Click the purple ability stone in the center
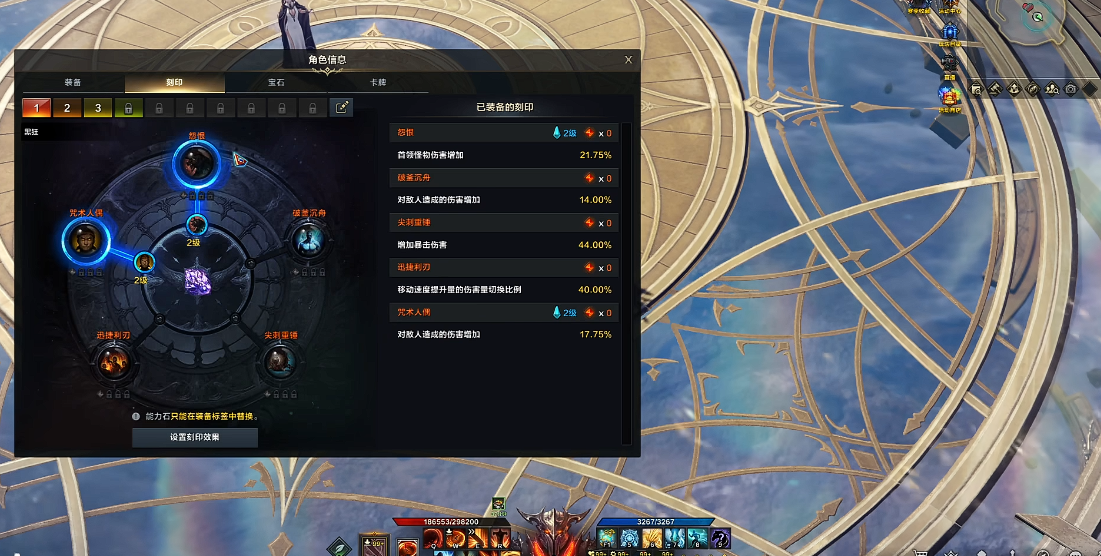This screenshot has width=1101, height=556. (197, 281)
